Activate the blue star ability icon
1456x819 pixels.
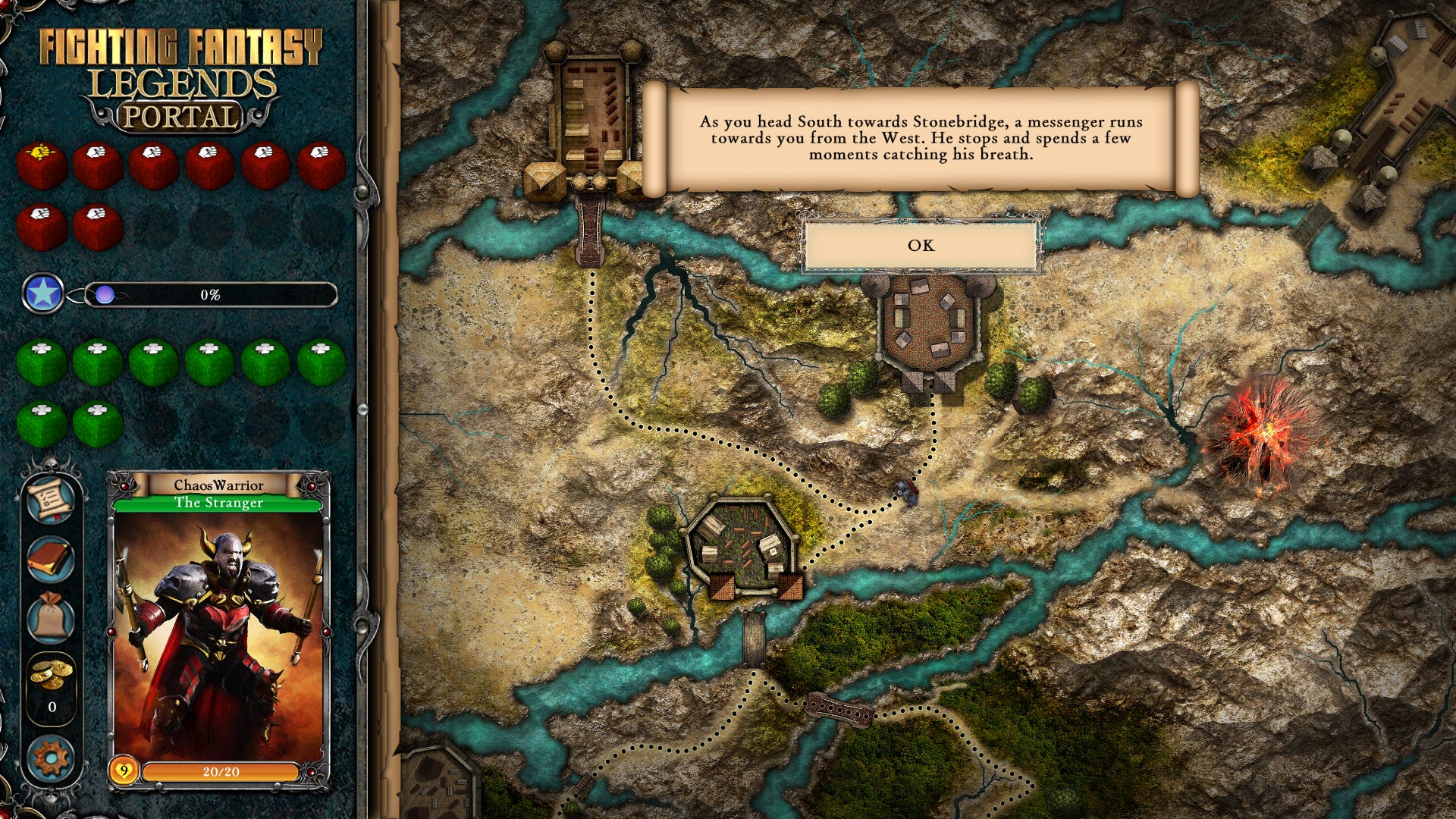pos(42,293)
